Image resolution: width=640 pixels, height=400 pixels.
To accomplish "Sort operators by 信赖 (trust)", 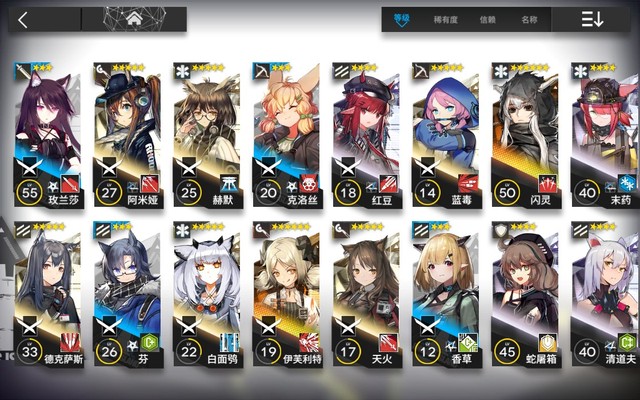I will click(x=487, y=19).
